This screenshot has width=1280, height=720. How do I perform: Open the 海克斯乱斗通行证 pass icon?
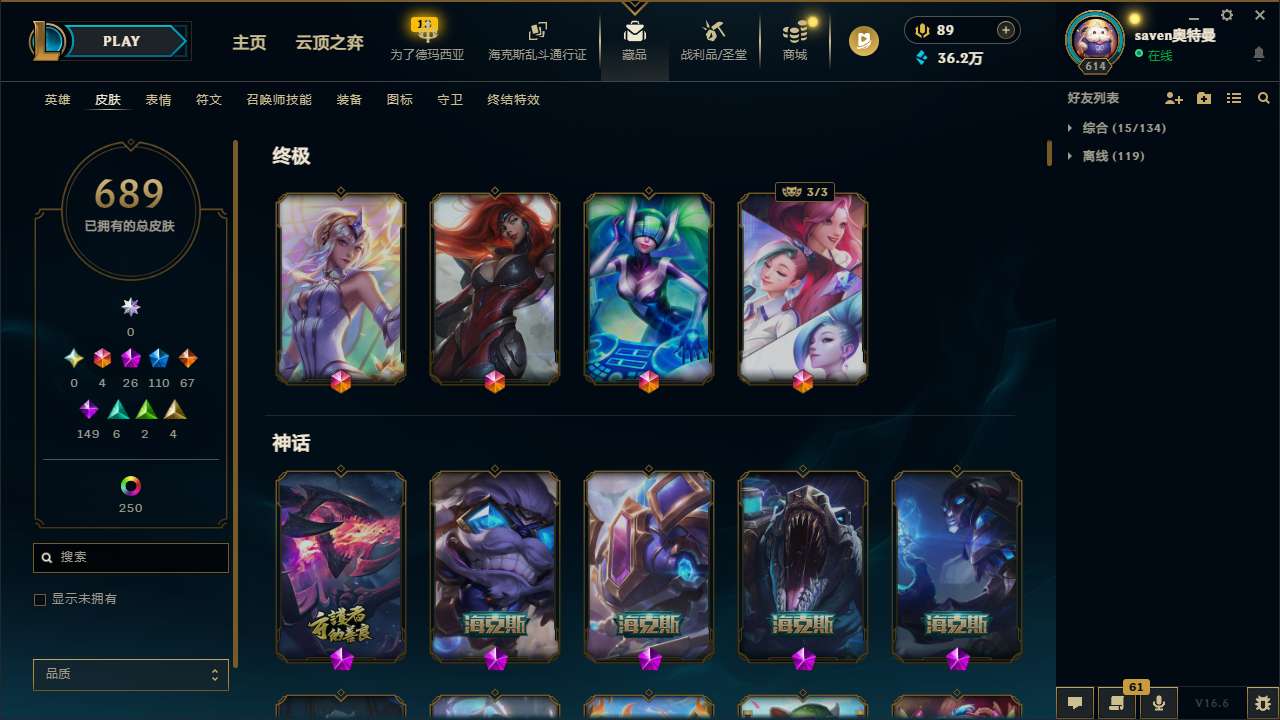(537, 28)
